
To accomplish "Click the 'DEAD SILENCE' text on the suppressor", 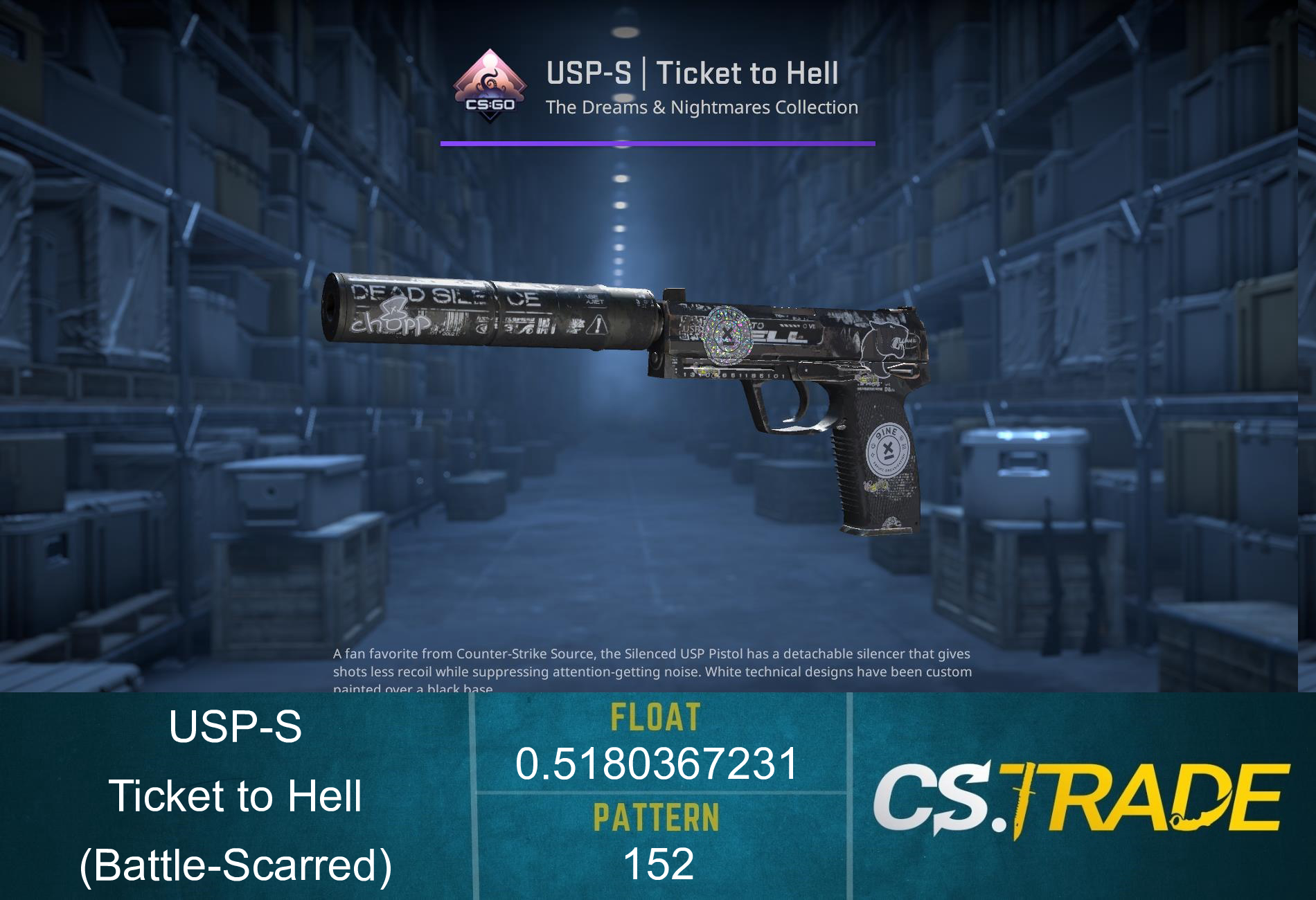I will pyautogui.click(x=443, y=294).
